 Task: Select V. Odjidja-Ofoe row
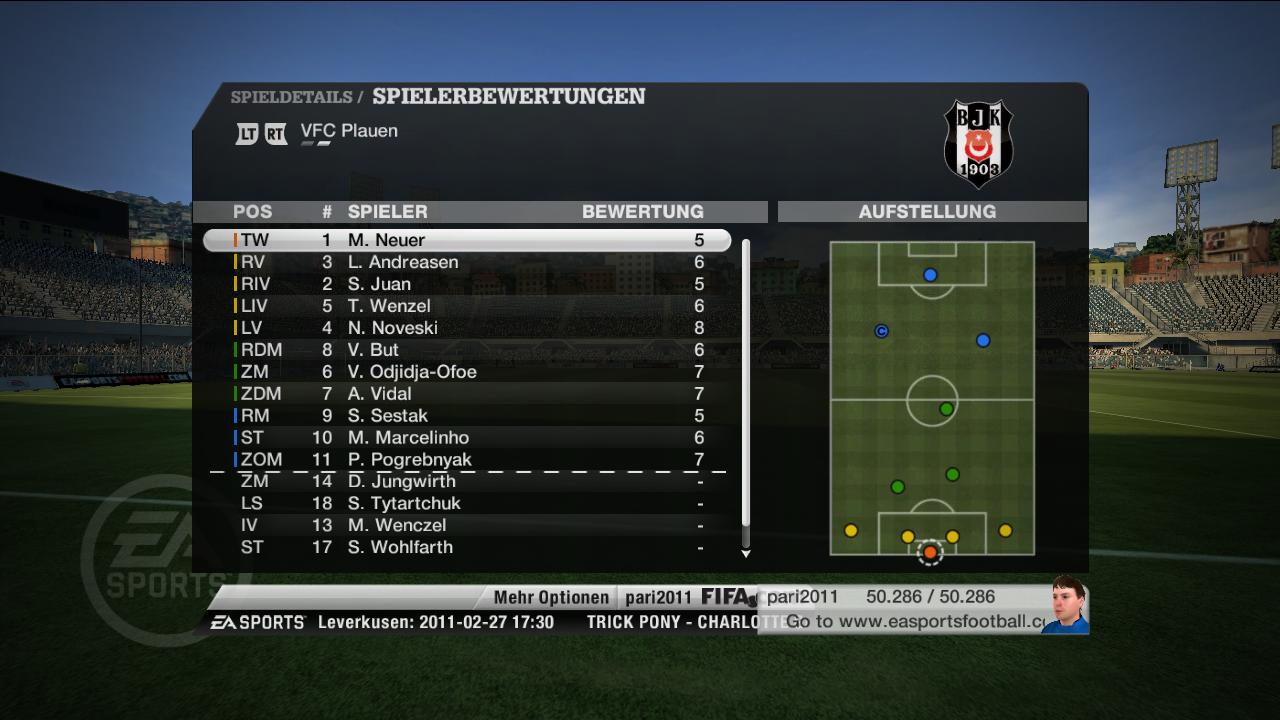466,372
